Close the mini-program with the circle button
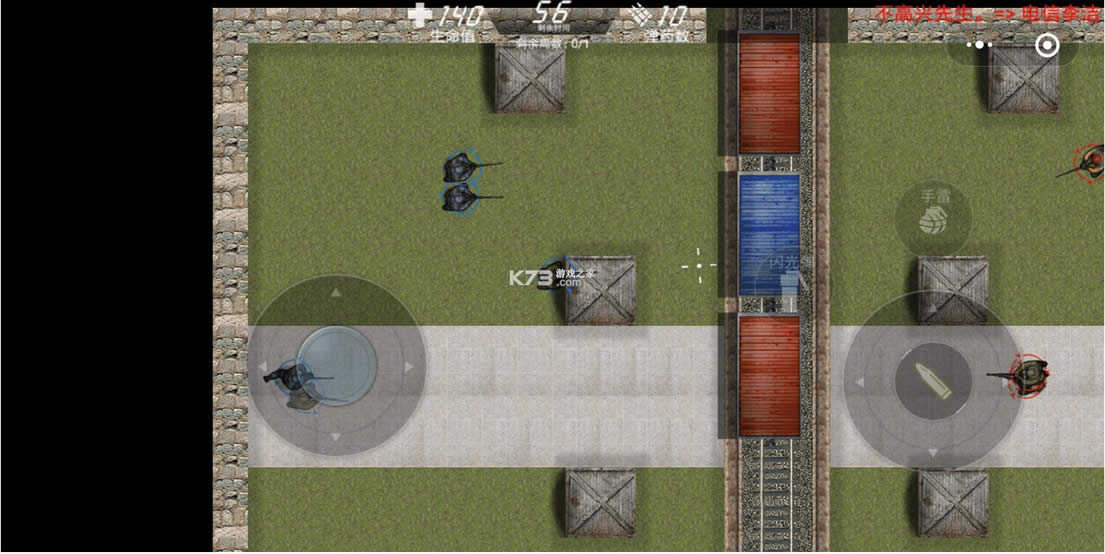1105x554 pixels. (x=1046, y=46)
